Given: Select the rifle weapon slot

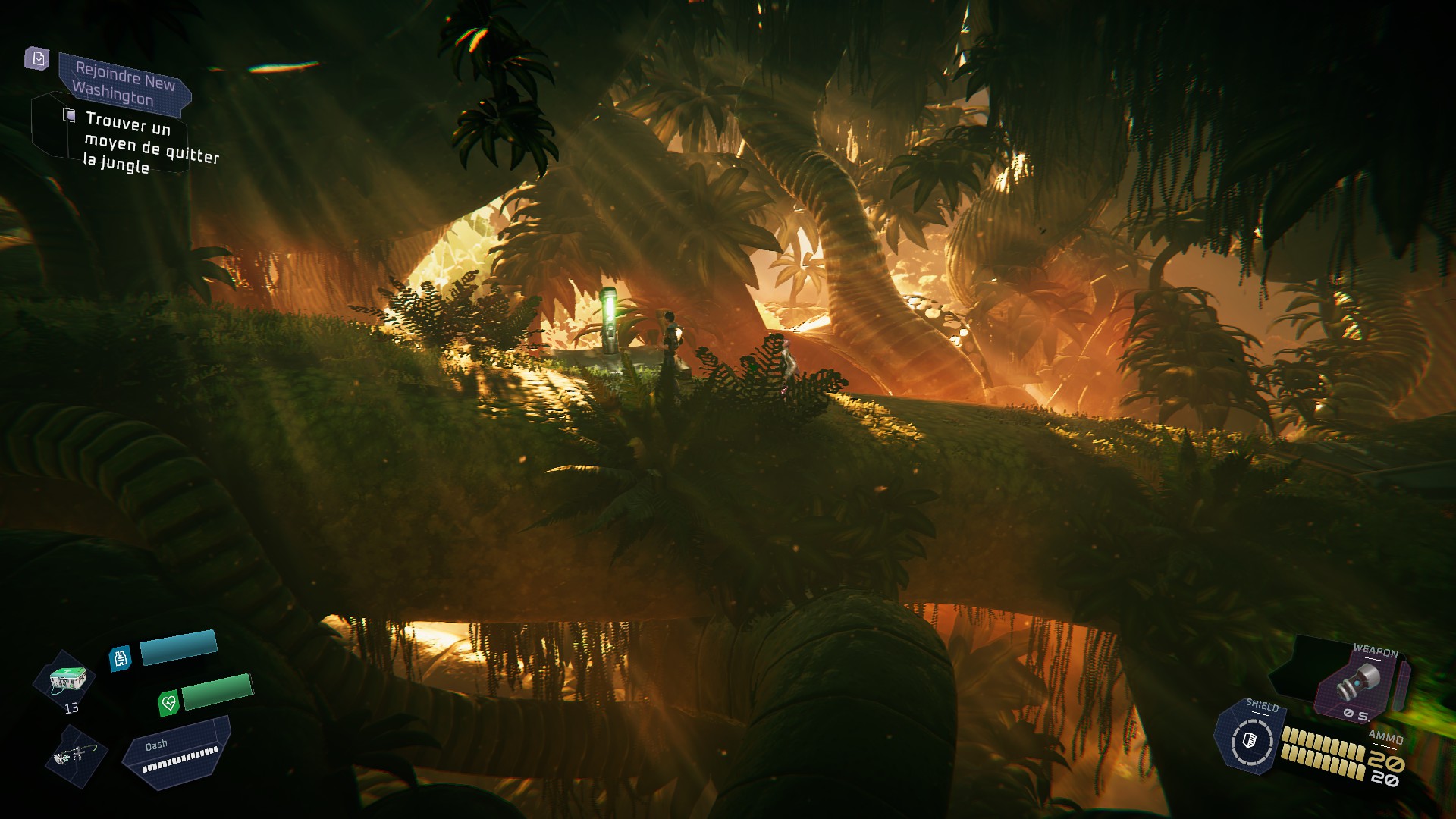Looking at the screenshot, I should (76, 755).
